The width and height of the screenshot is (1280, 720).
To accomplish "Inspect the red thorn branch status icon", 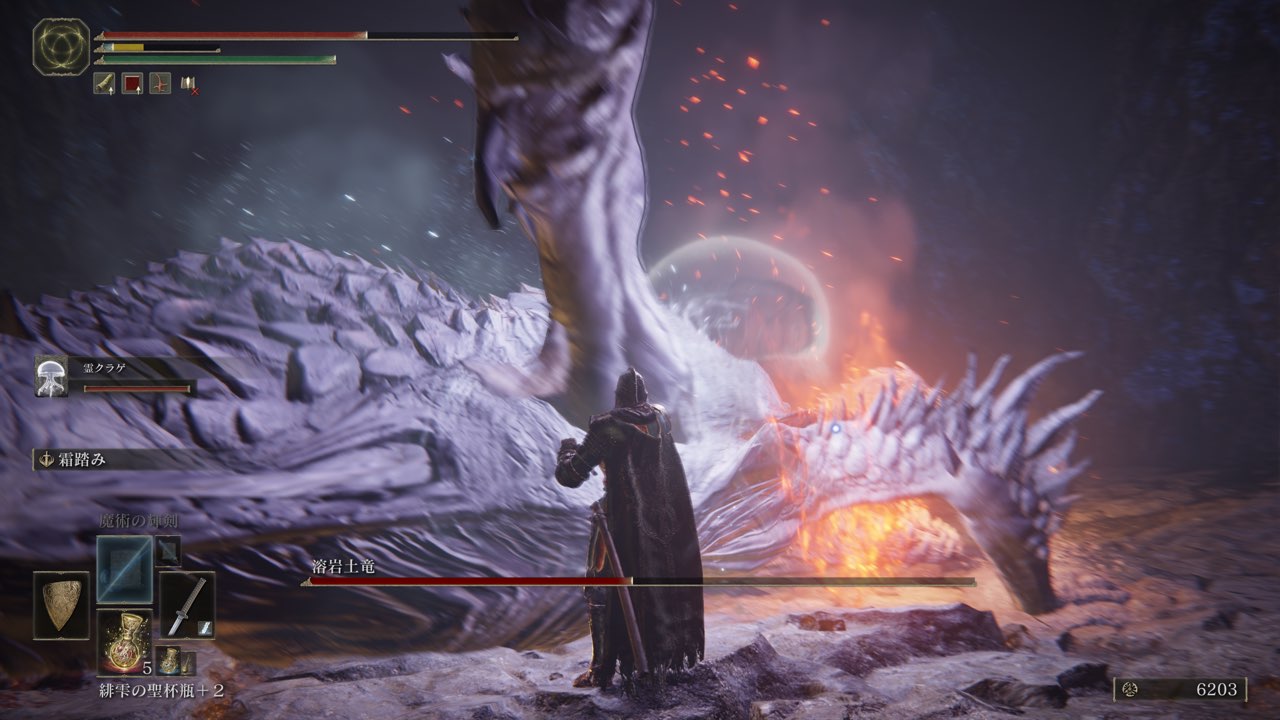I will (x=160, y=83).
